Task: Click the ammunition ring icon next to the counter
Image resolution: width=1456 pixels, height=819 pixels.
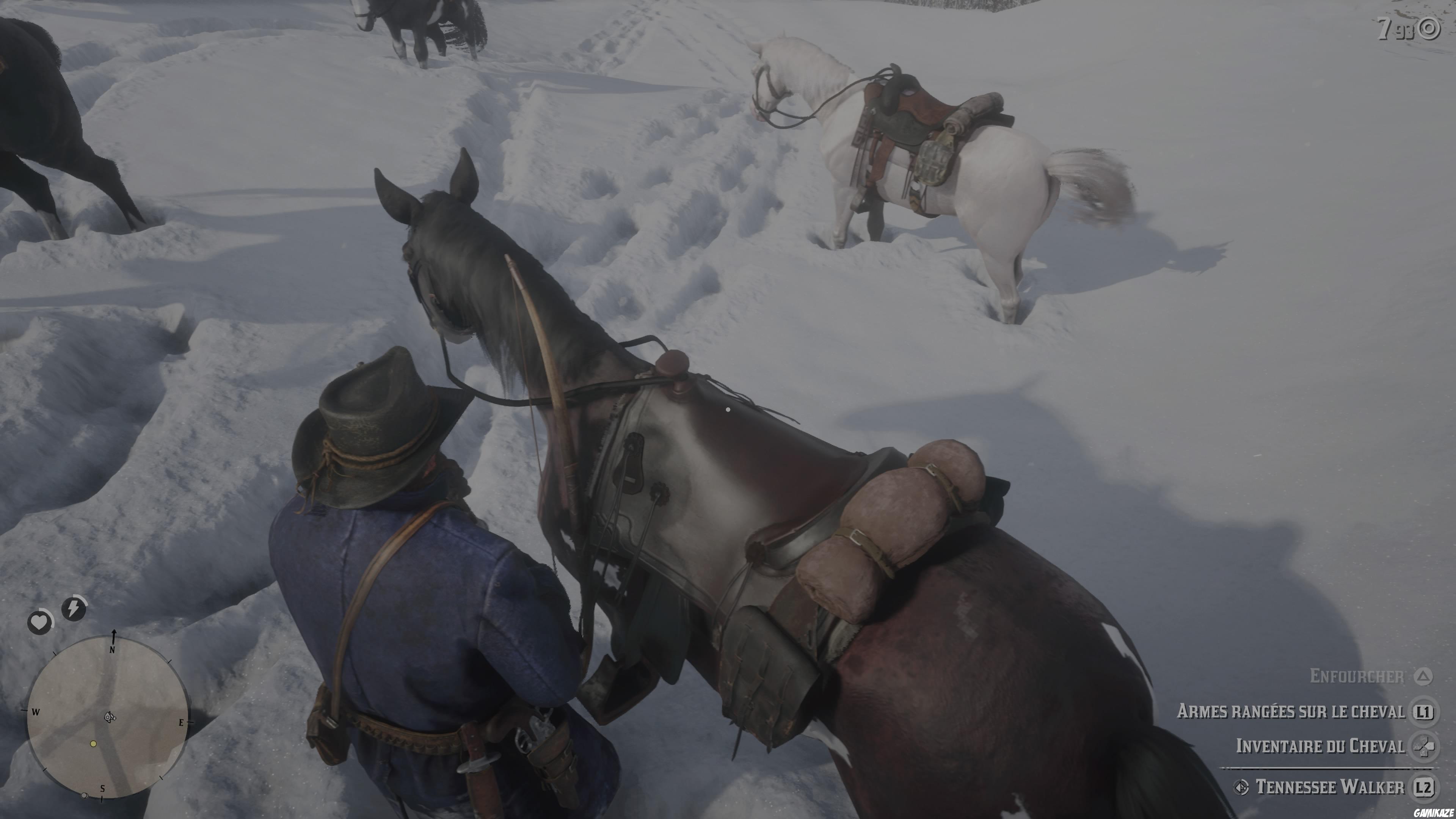Action: pyautogui.click(x=1429, y=28)
